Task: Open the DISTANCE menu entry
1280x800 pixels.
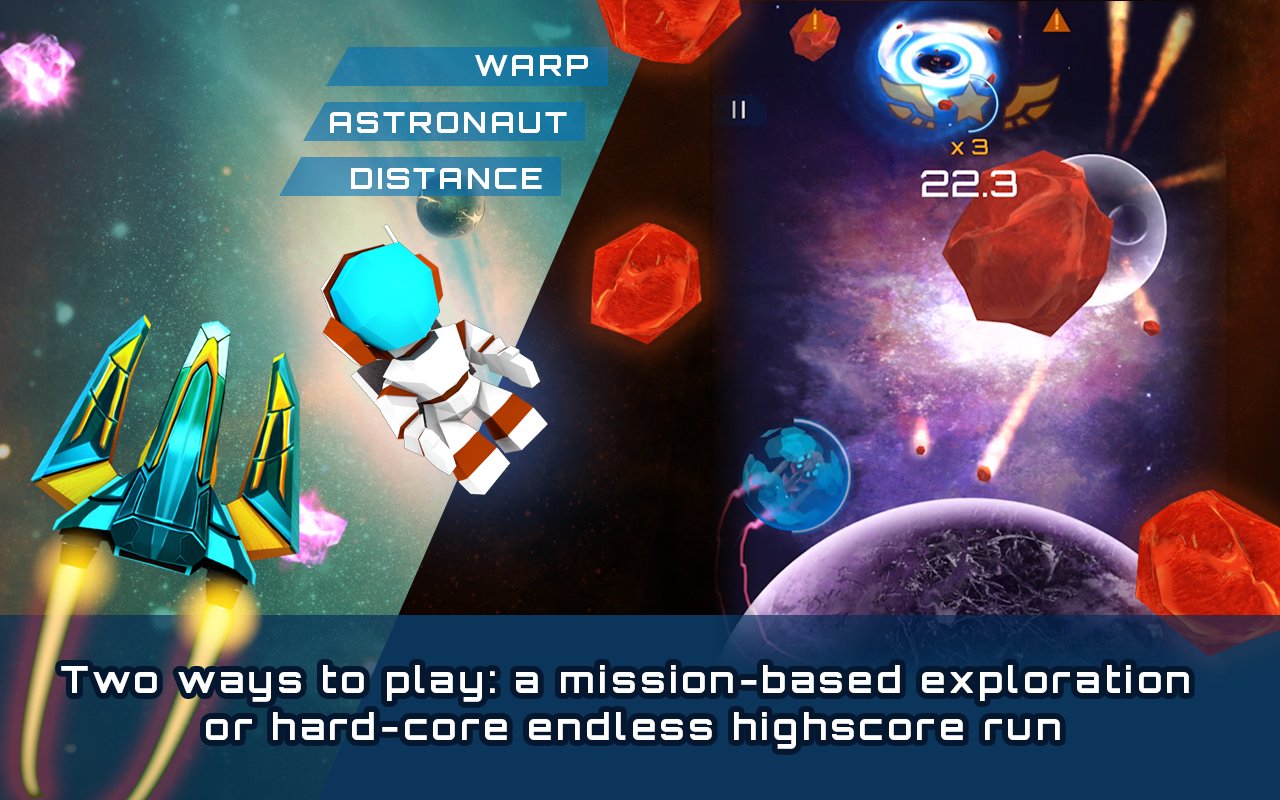Action: (x=446, y=178)
